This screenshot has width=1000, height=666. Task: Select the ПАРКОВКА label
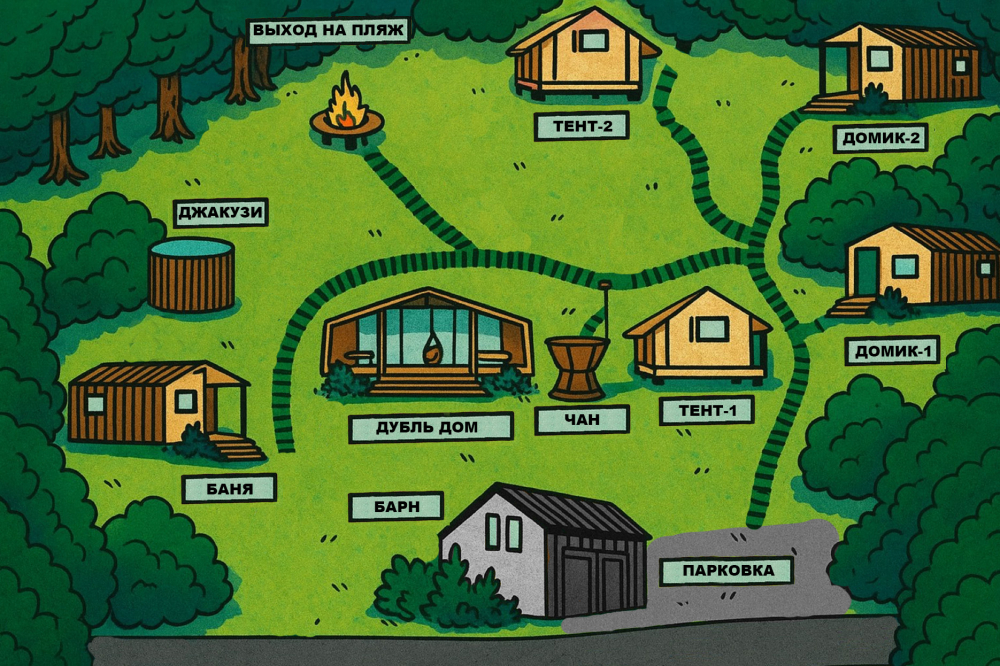click(x=727, y=571)
